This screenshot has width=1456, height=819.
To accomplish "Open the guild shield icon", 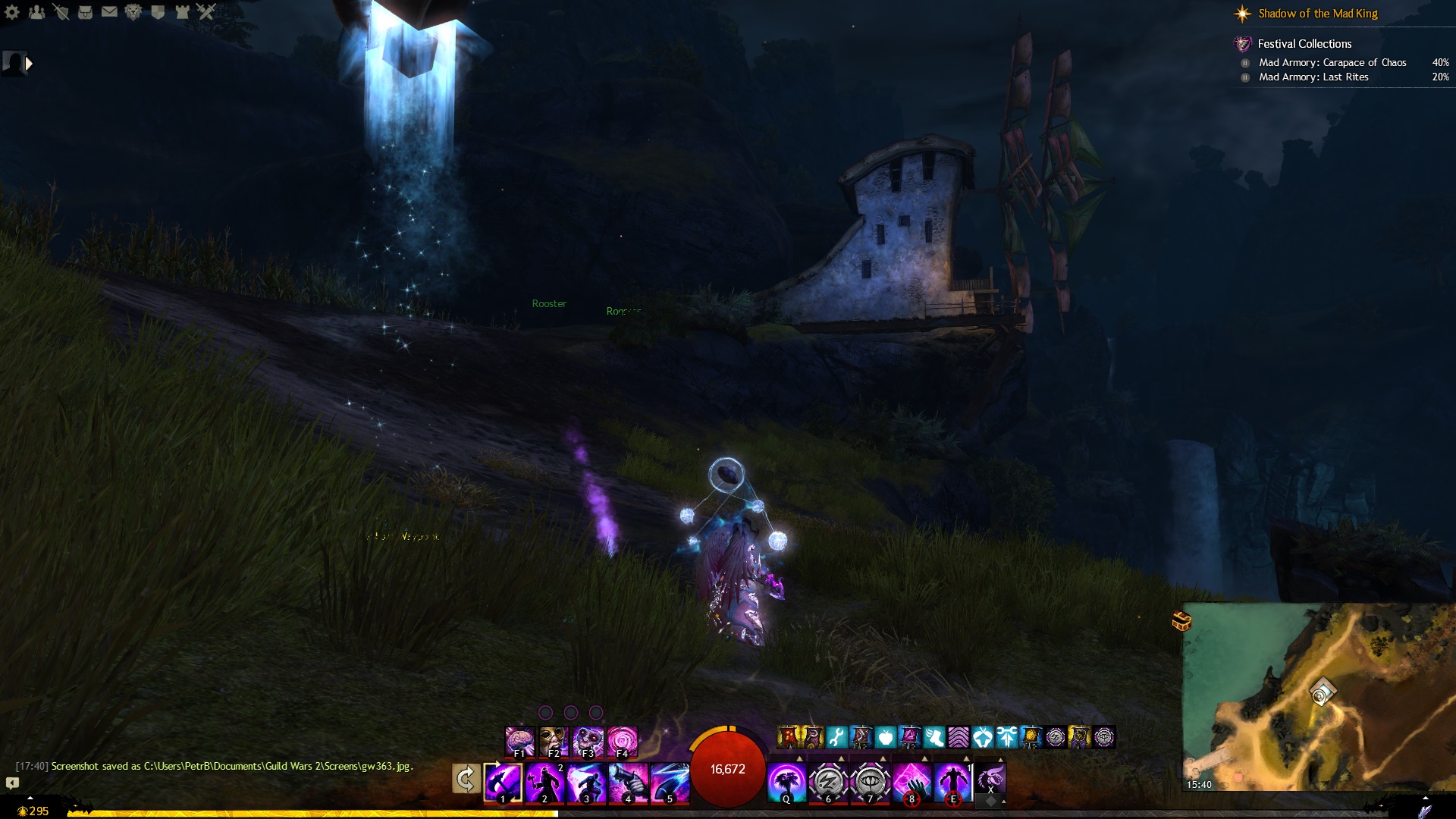I will point(158,12).
